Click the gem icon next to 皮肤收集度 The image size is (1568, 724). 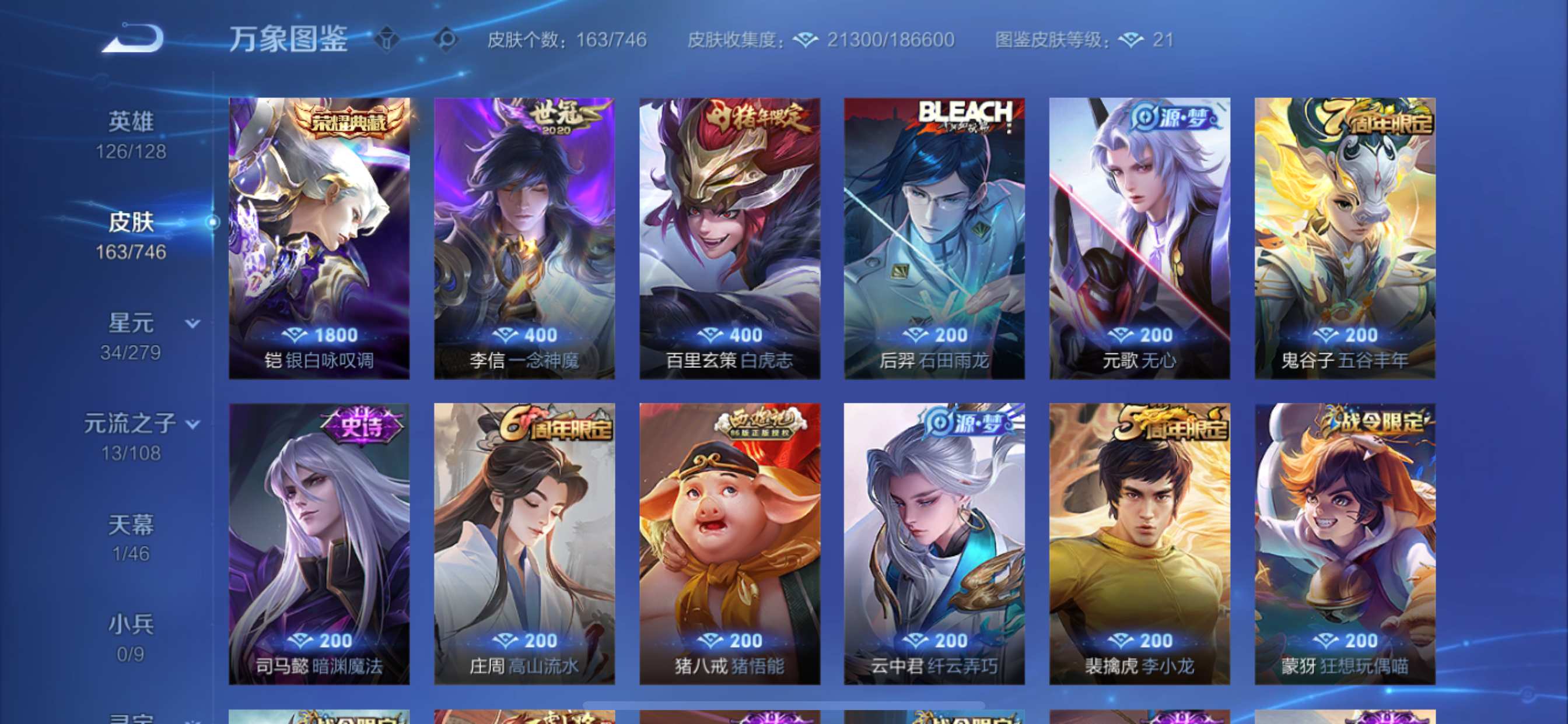(x=808, y=40)
